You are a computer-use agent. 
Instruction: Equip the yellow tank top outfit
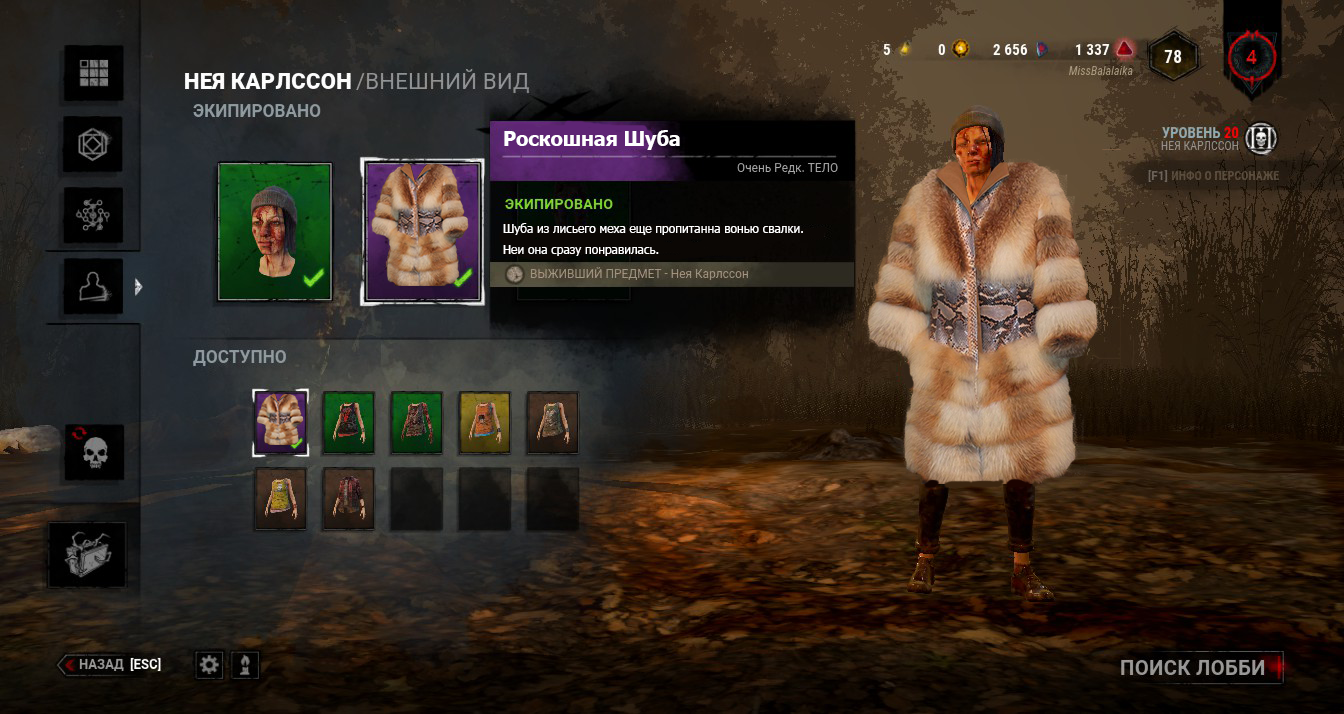[x=281, y=498]
